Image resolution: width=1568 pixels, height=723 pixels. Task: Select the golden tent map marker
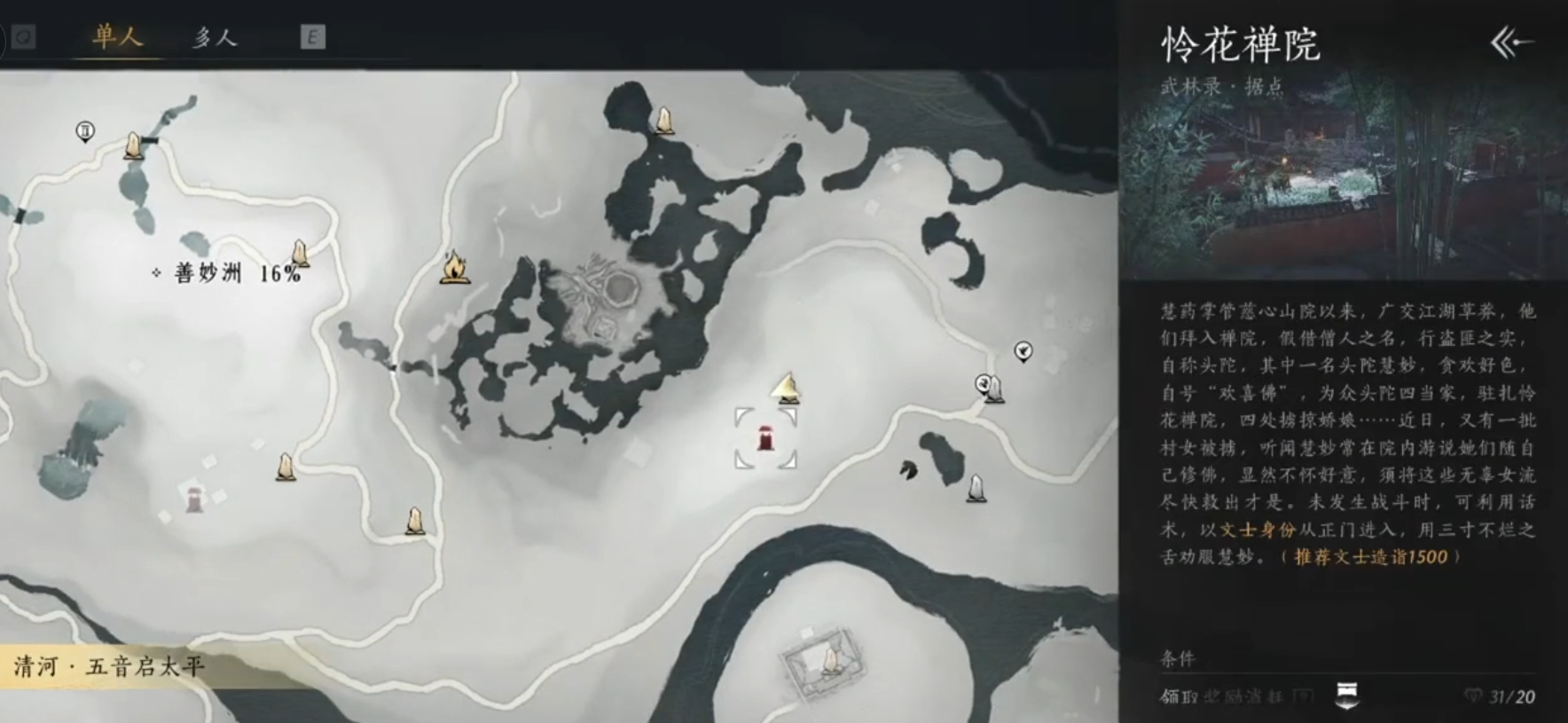[x=786, y=388]
